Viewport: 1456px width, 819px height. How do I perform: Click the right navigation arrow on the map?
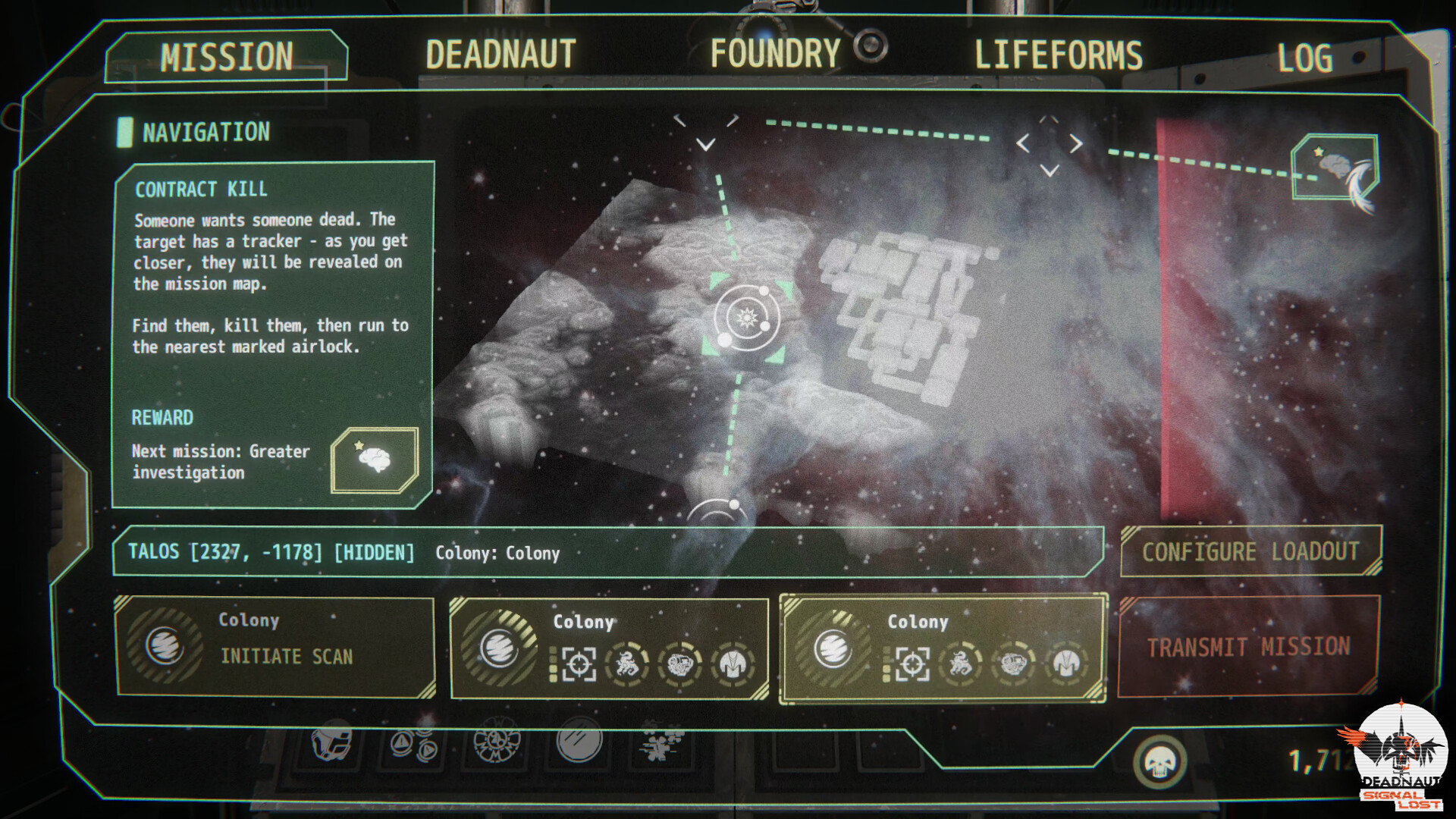1077,142
